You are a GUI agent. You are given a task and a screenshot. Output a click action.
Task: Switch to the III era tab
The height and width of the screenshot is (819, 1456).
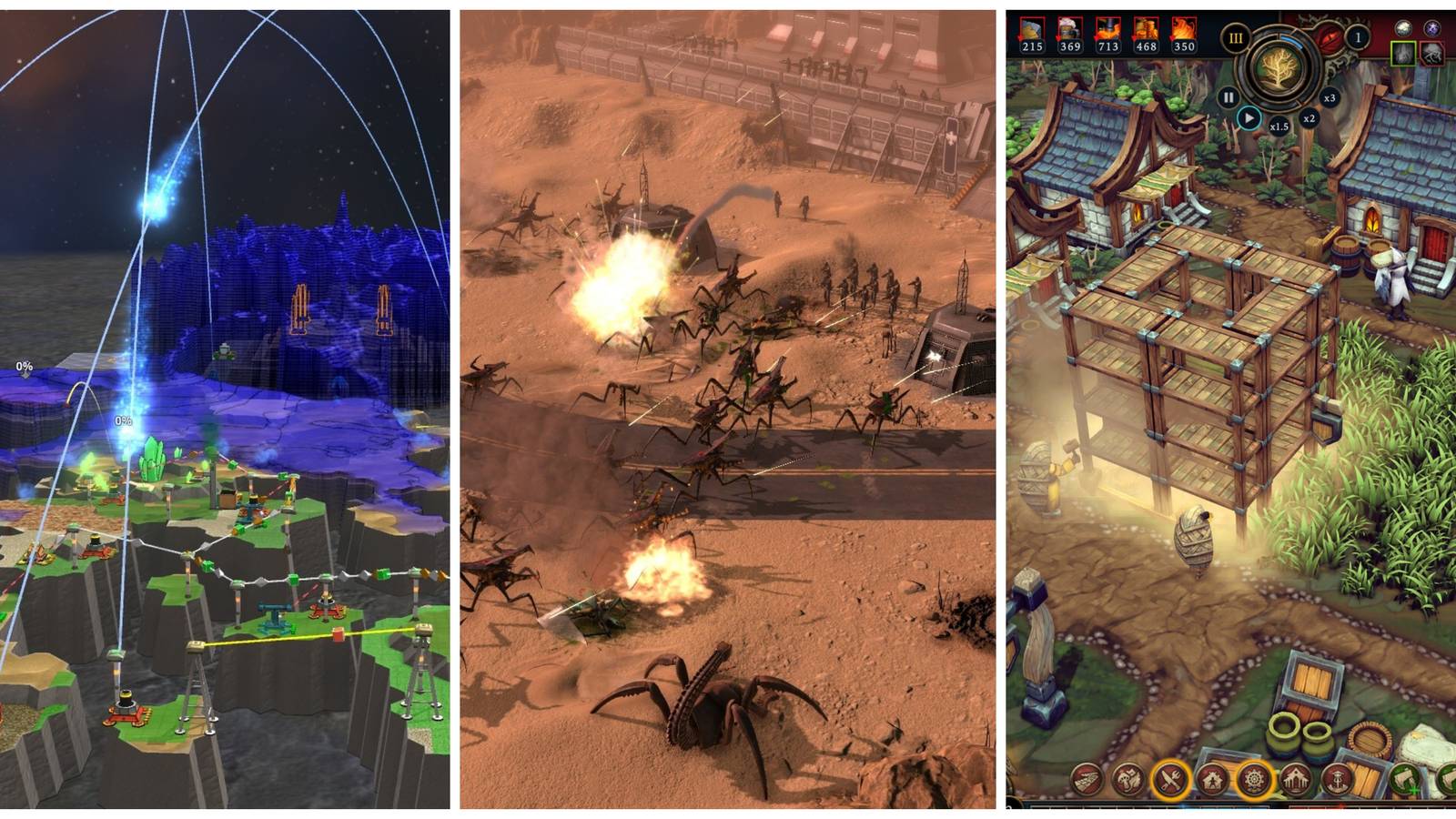(x=1236, y=38)
